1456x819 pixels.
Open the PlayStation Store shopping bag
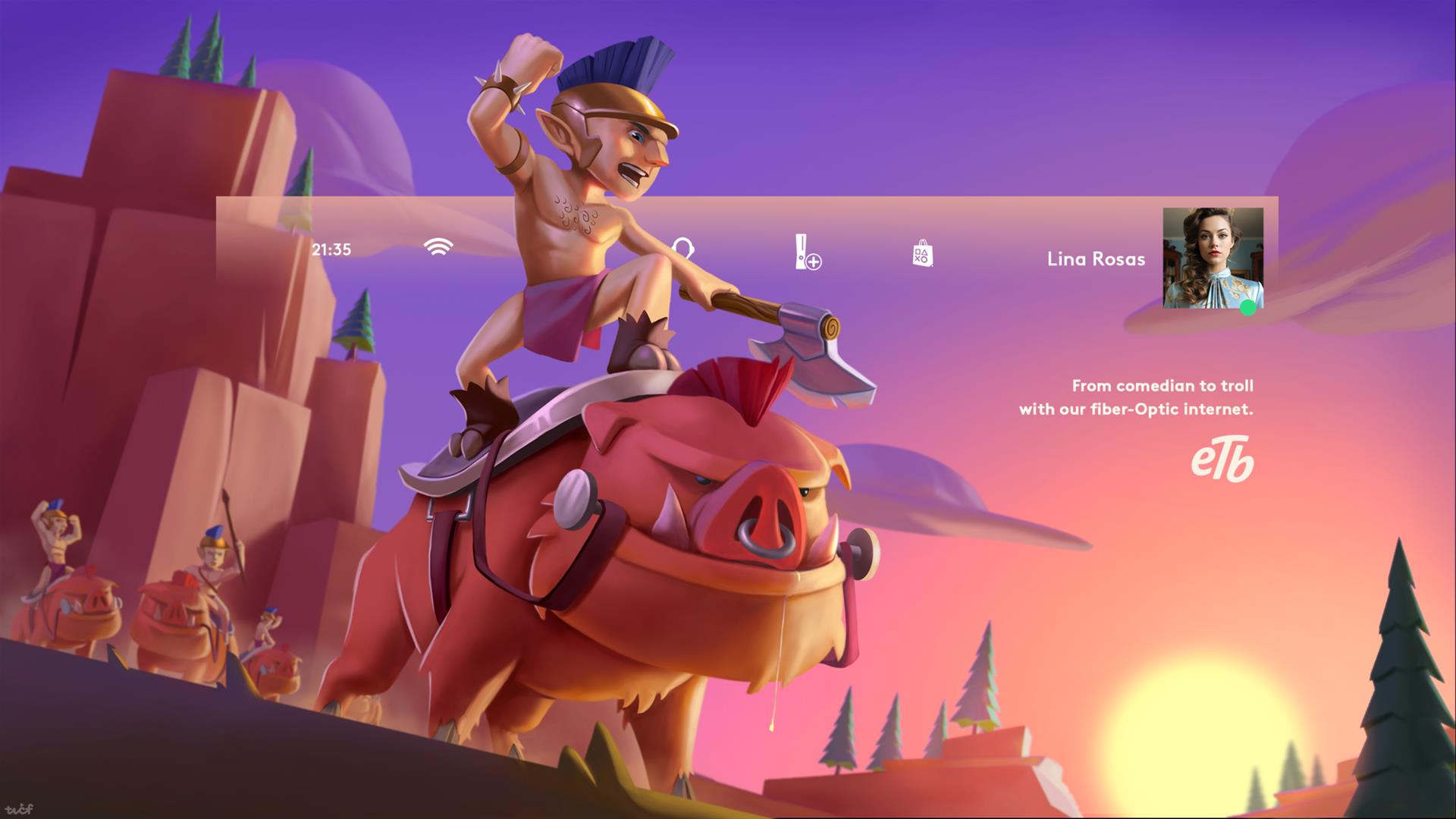pyautogui.click(x=922, y=253)
